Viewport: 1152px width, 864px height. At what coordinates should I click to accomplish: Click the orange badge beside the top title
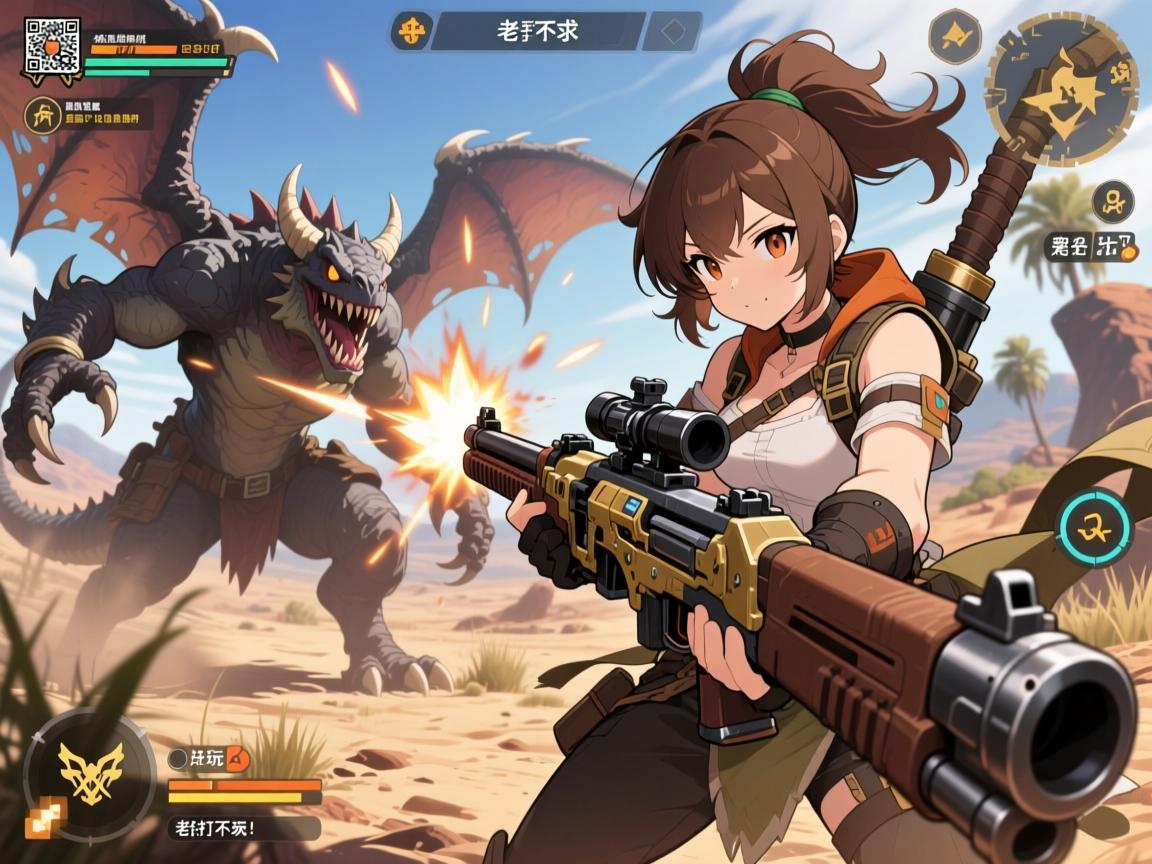pyautogui.click(x=411, y=30)
